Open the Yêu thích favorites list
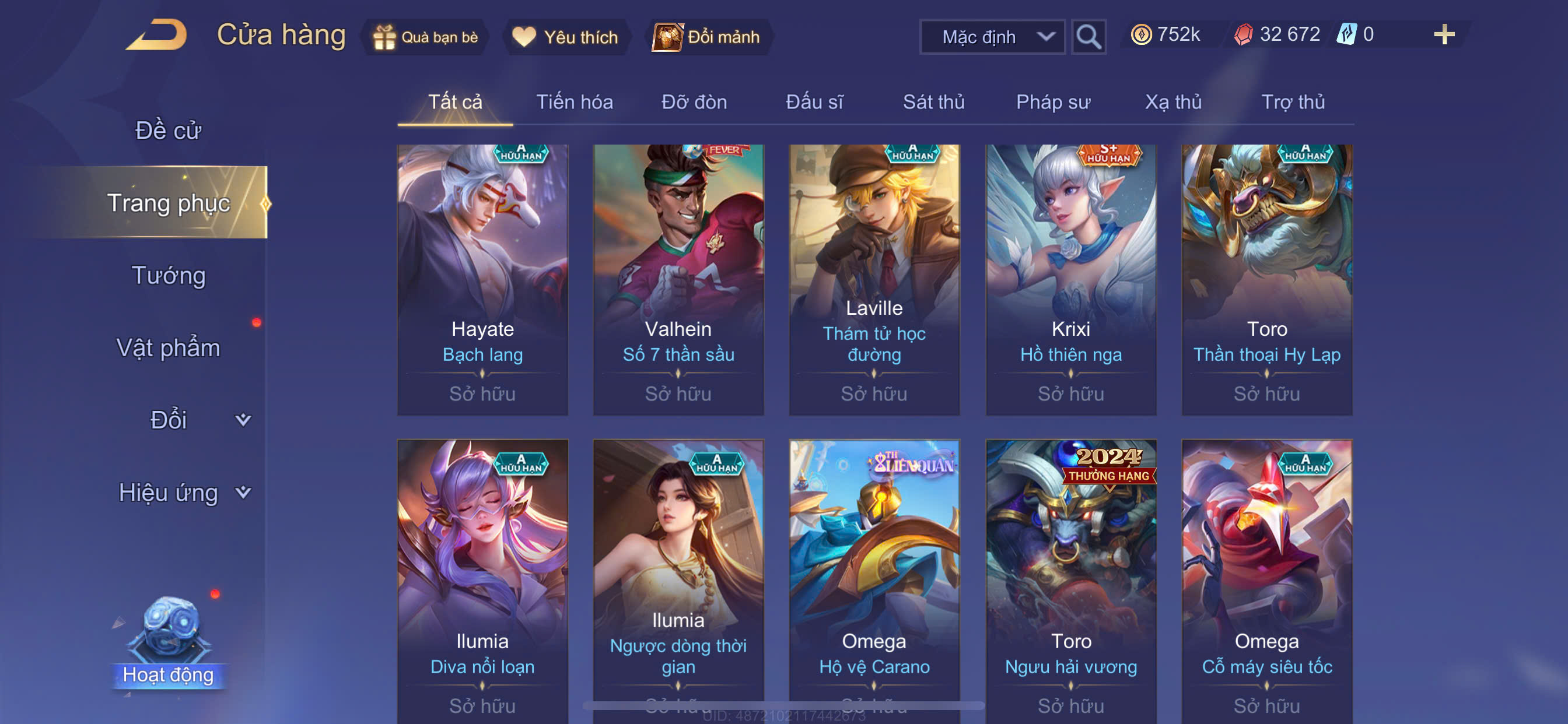The height and width of the screenshot is (724, 1568). click(x=565, y=37)
